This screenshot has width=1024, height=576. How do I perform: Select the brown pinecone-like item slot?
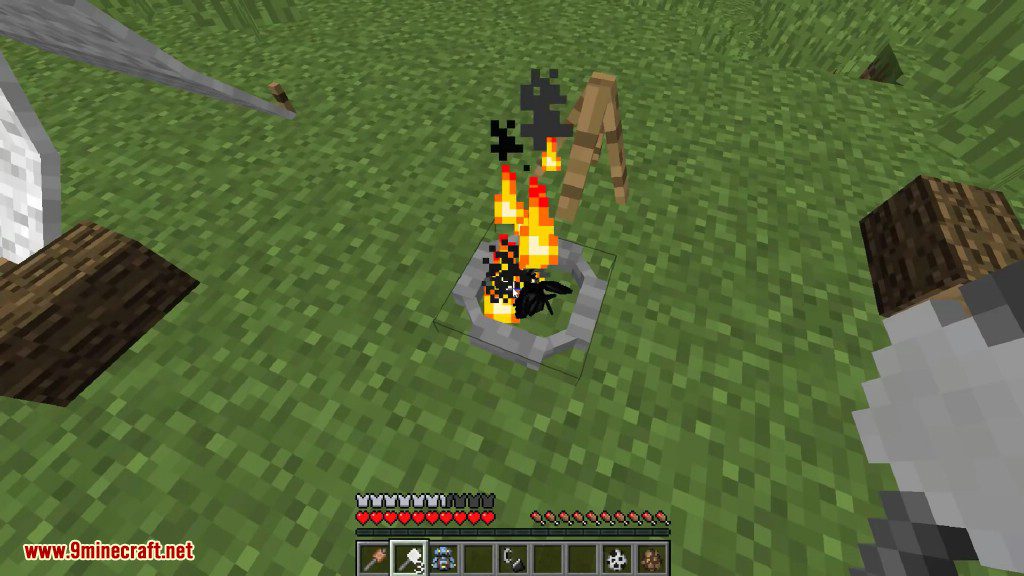[x=653, y=557]
